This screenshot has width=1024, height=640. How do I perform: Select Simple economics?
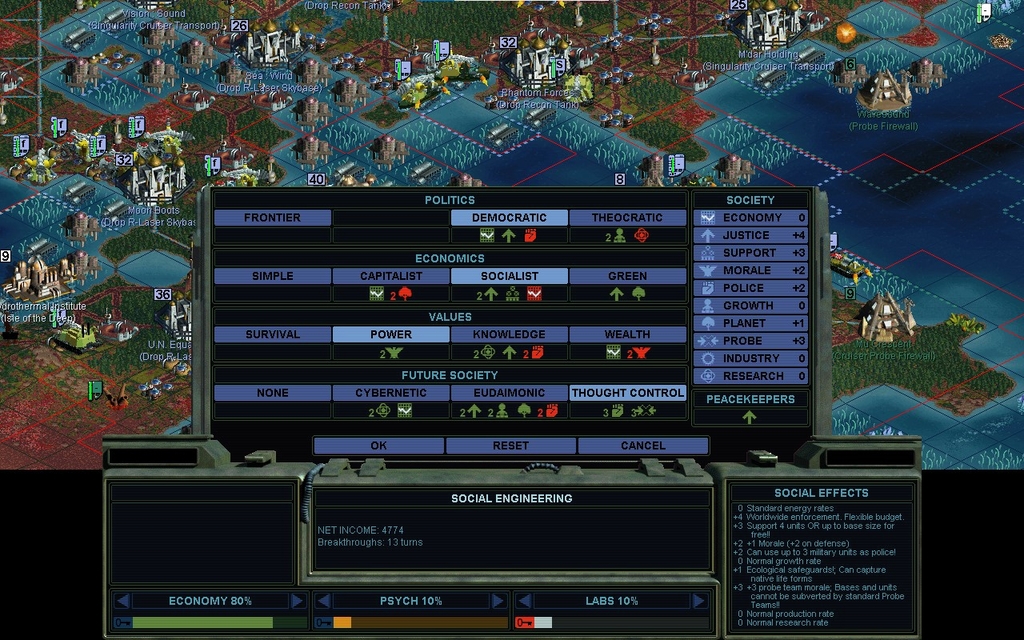(272, 276)
